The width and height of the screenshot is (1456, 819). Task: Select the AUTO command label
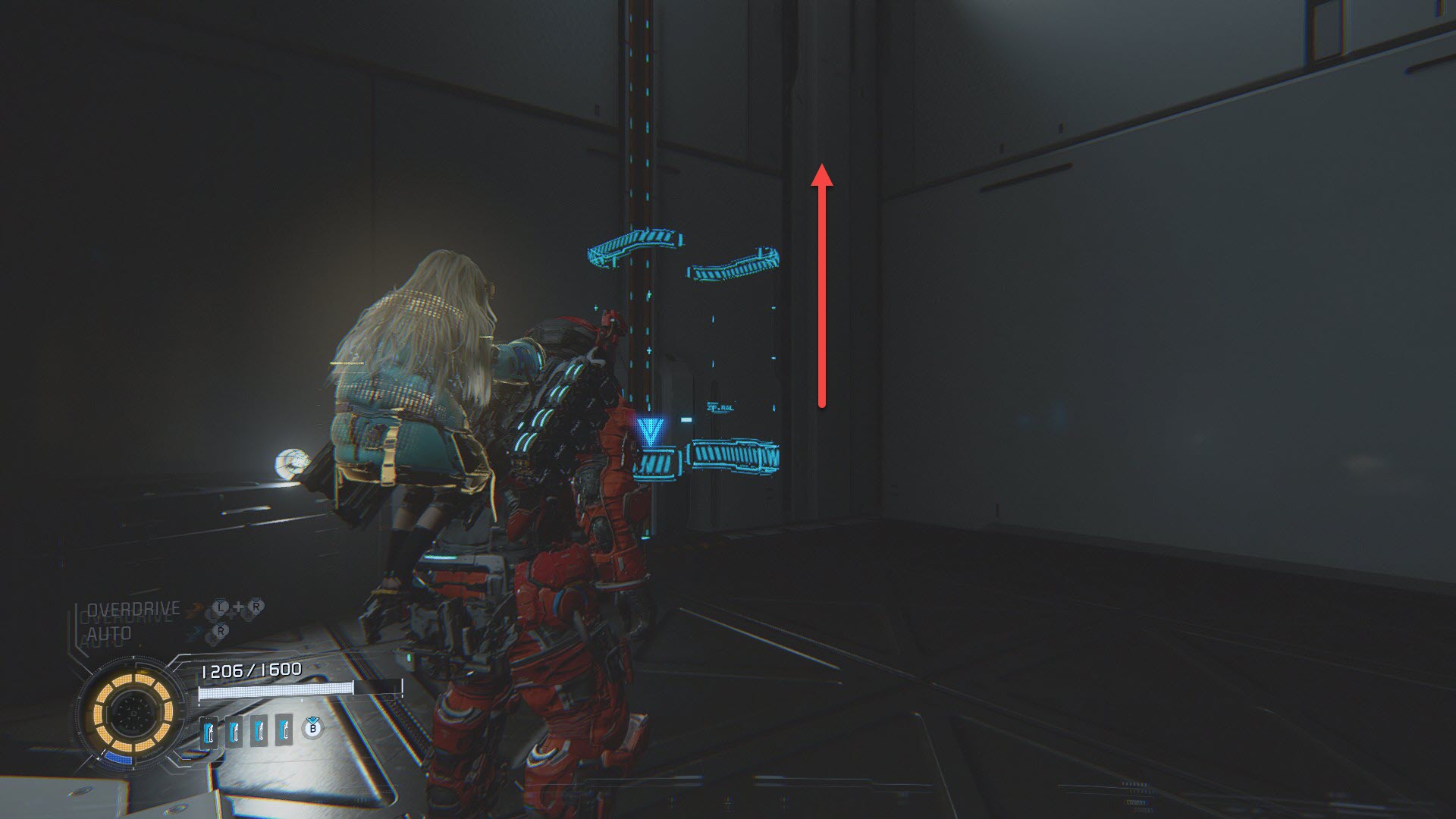tap(109, 633)
